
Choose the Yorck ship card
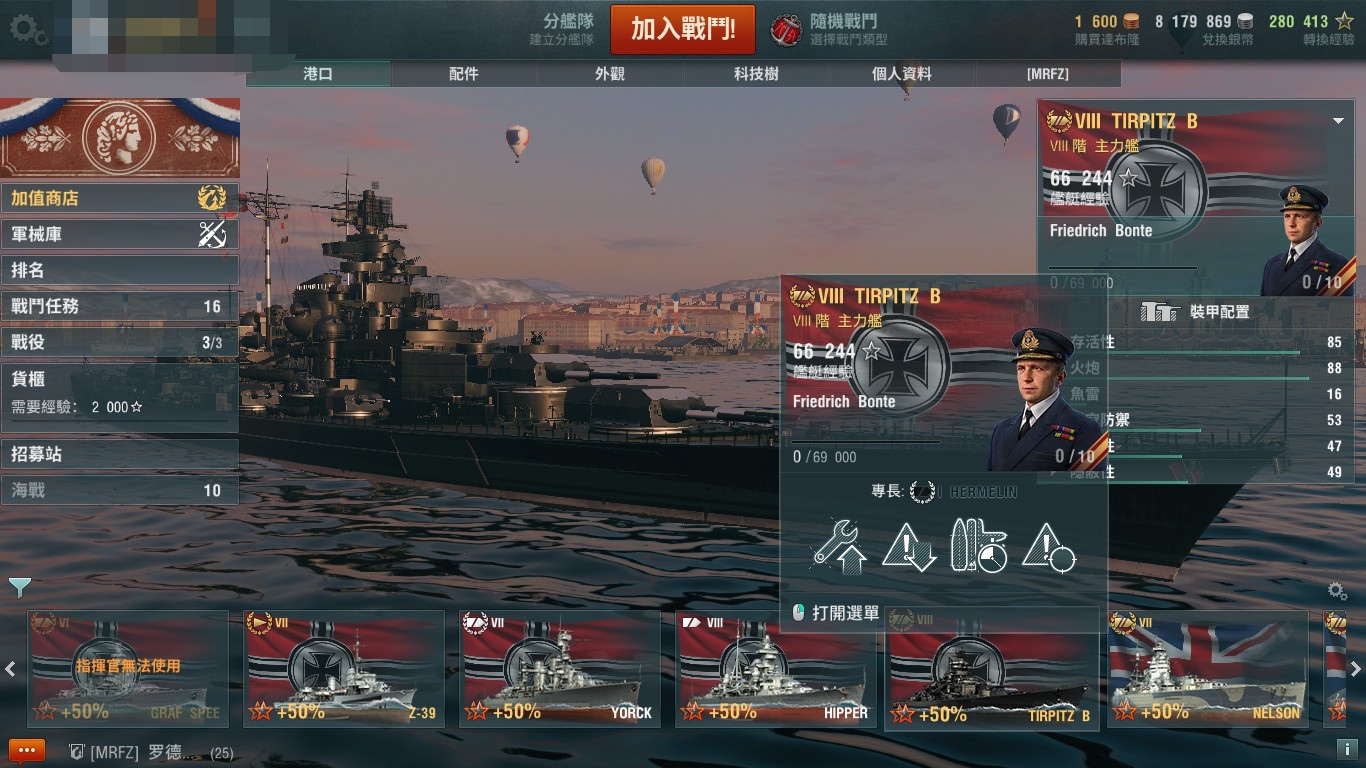[559, 669]
